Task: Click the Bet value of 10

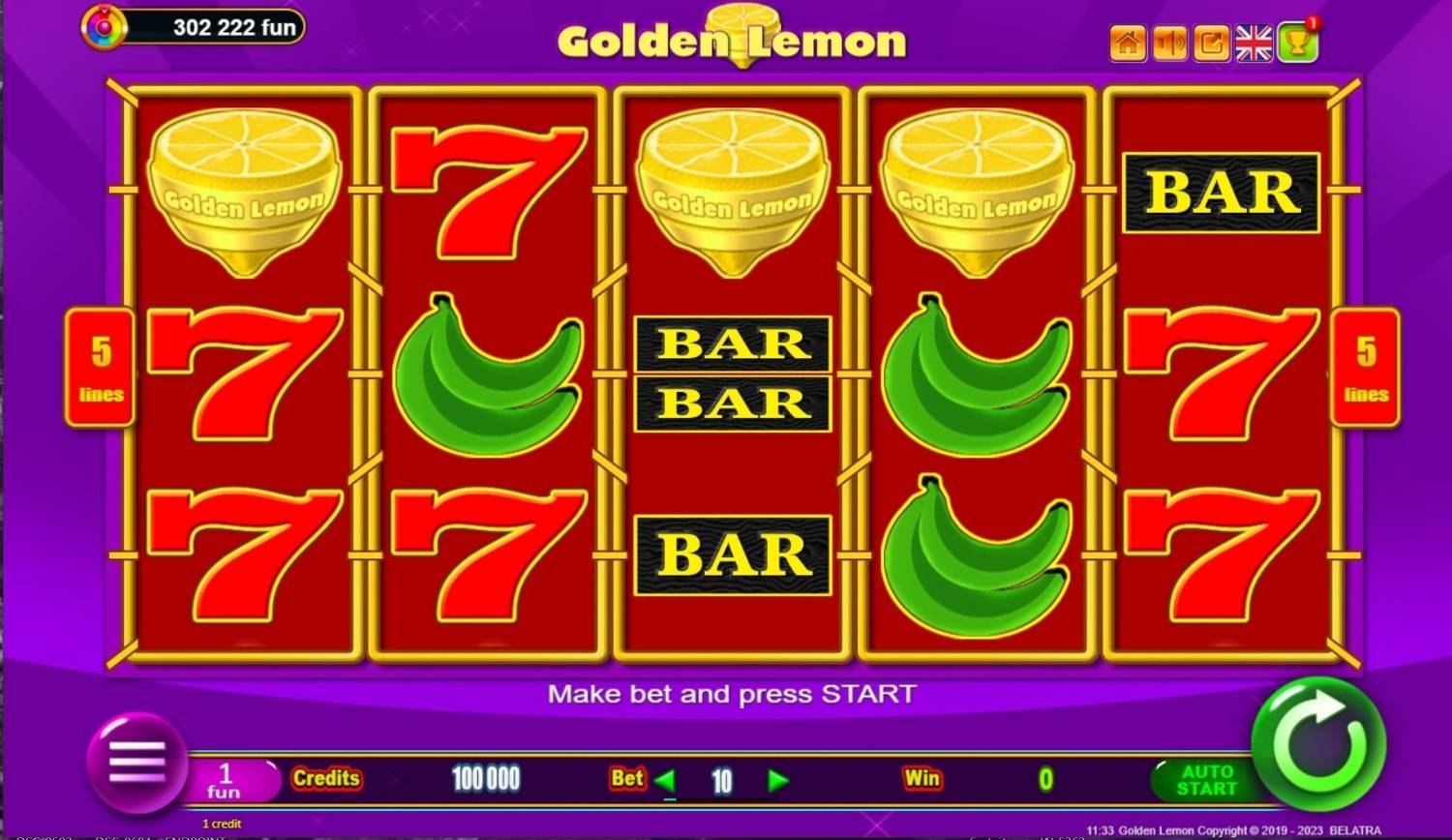Action: point(720,778)
